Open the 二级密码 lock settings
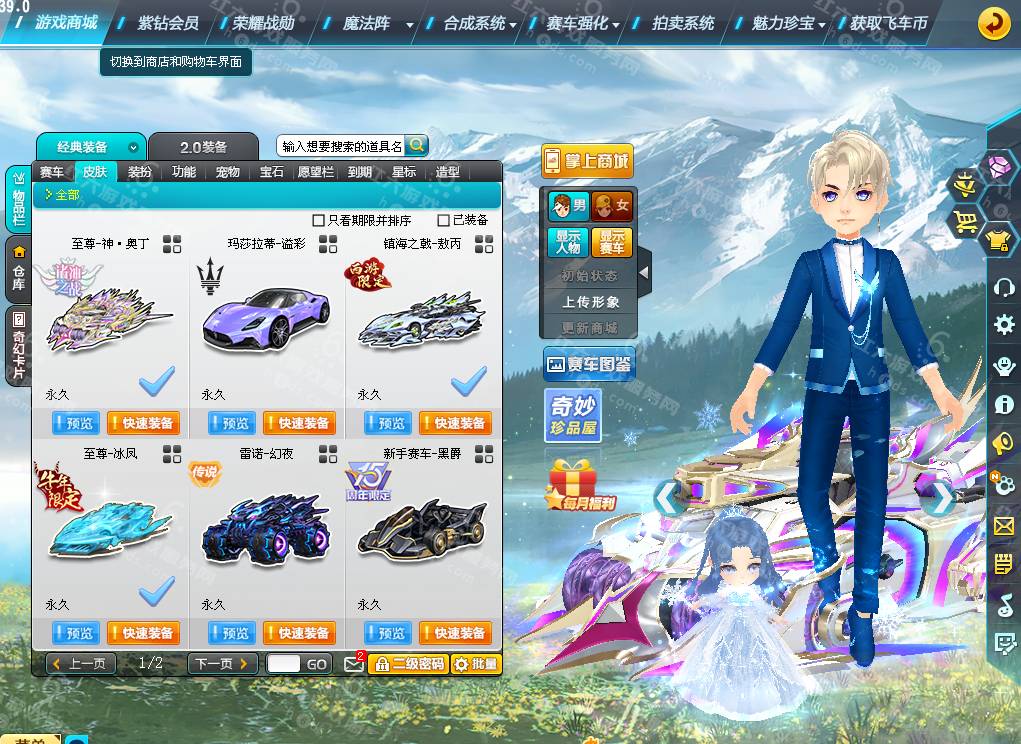Image resolution: width=1021 pixels, height=744 pixels. click(408, 663)
